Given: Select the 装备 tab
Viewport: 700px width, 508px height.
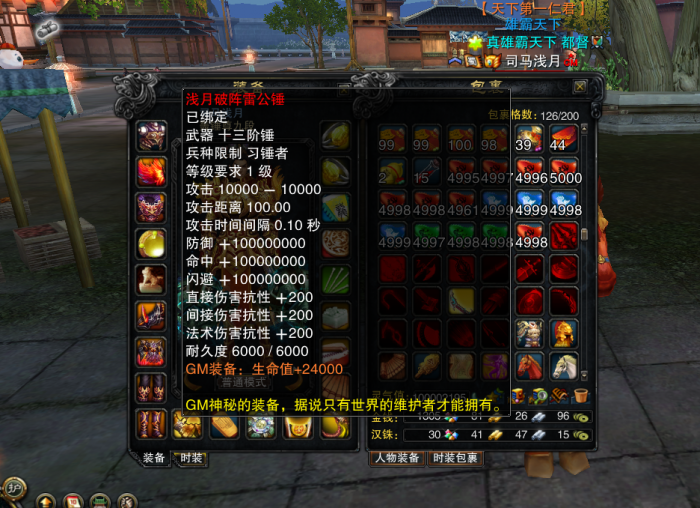Looking at the screenshot, I should tap(154, 458).
